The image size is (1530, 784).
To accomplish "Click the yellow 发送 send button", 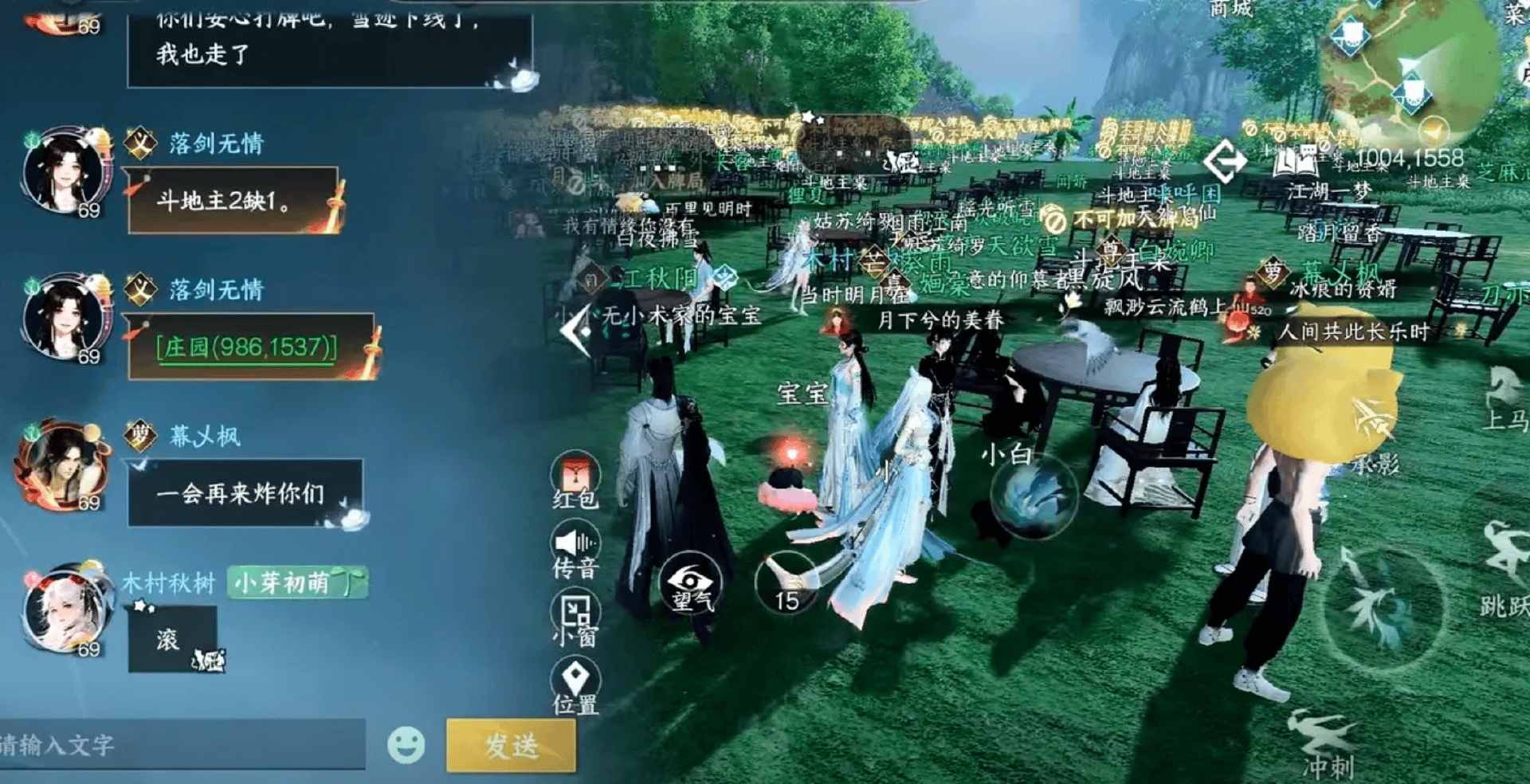I will (511, 745).
